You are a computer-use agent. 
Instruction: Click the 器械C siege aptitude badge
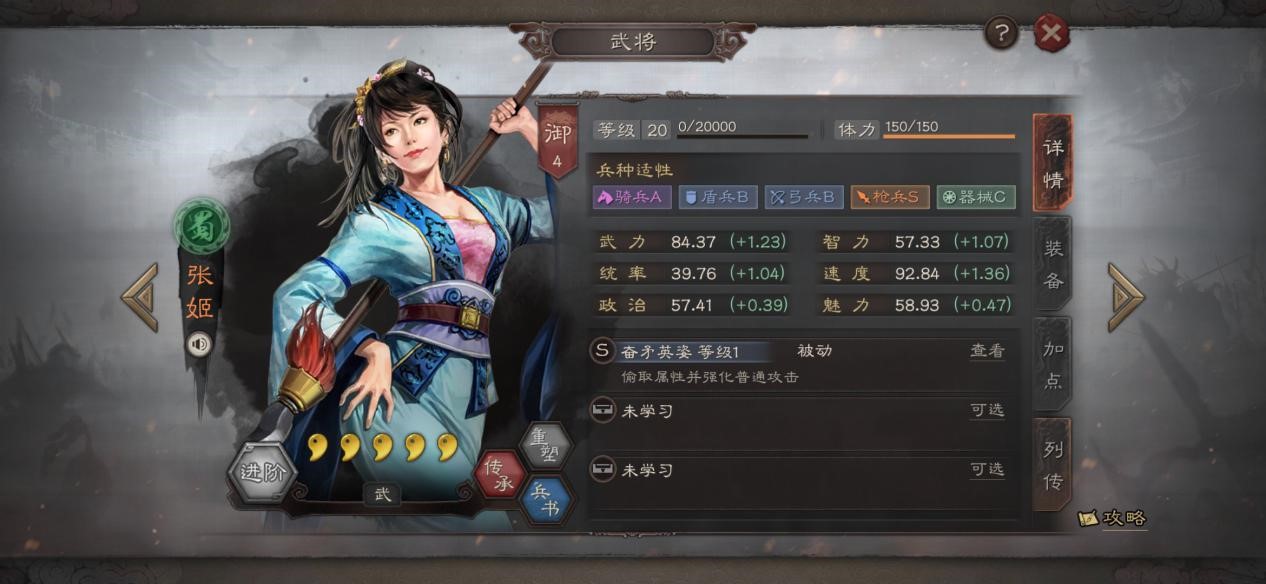point(976,197)
